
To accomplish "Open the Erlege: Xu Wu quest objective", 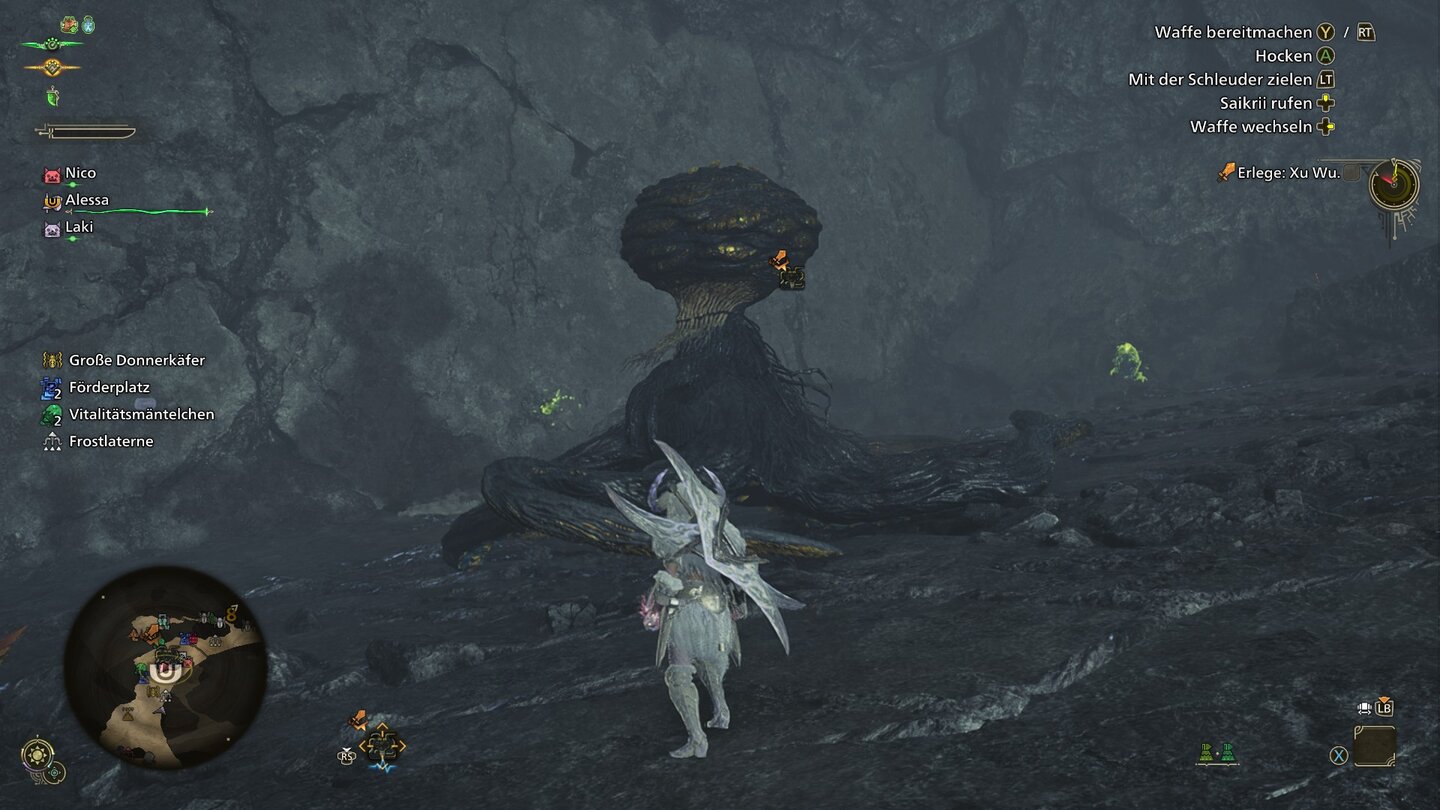I will (1288, 172).
